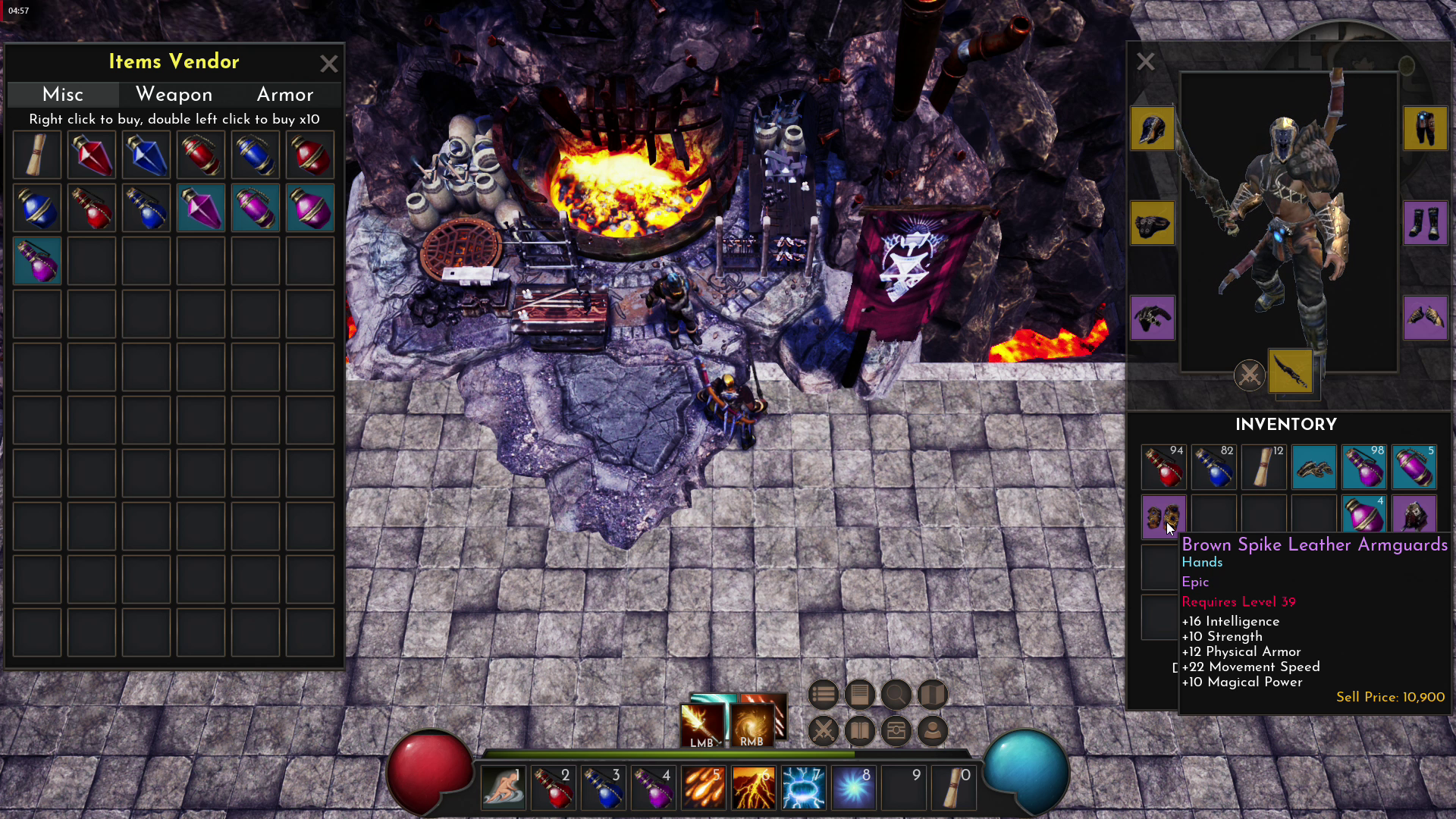The width and height of the screenshot is (1456, 819).
Task: Select the equipped helmet slot
Action: [x=1152, y=128]
